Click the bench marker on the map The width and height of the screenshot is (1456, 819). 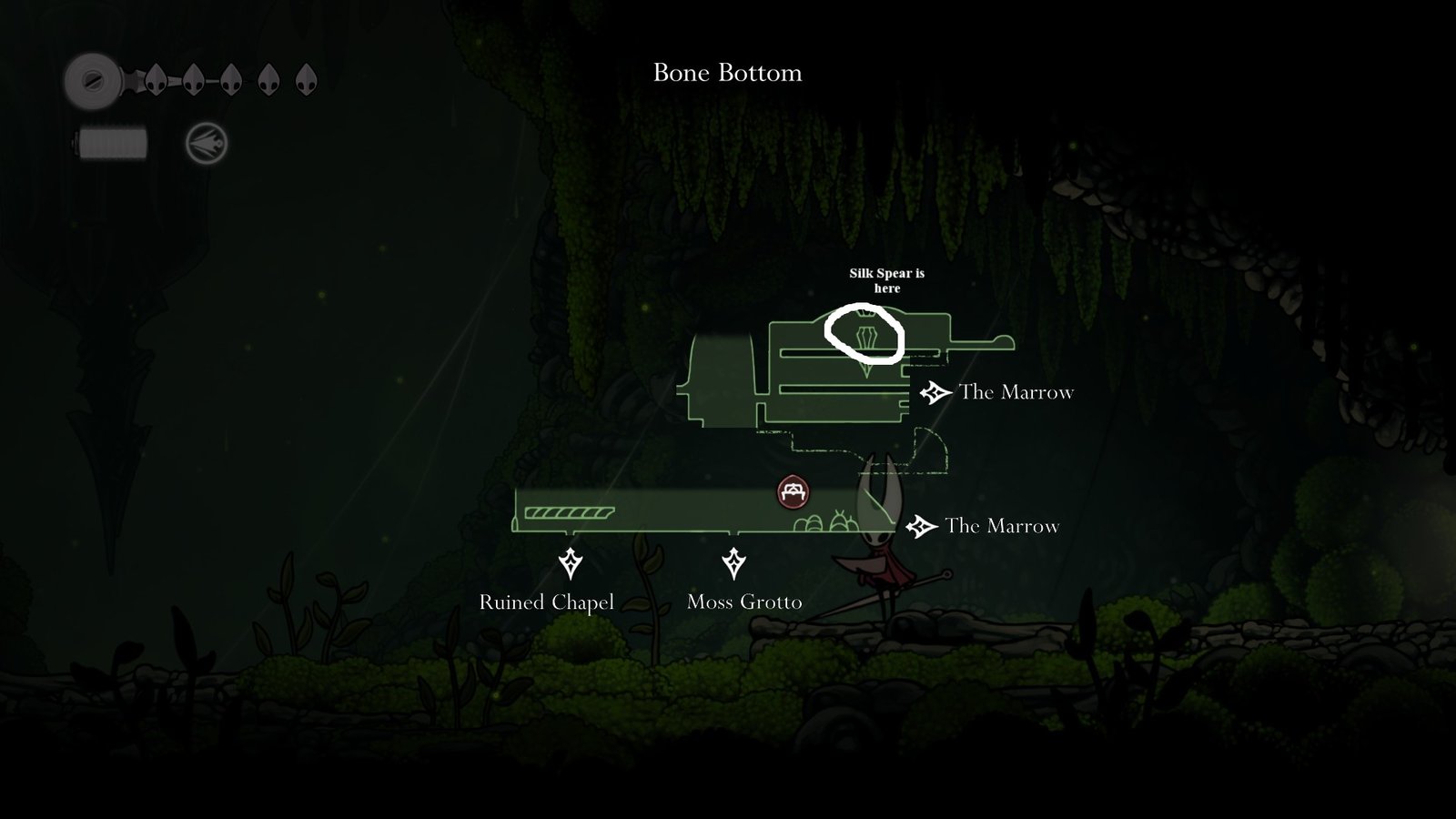click(794, 492)
